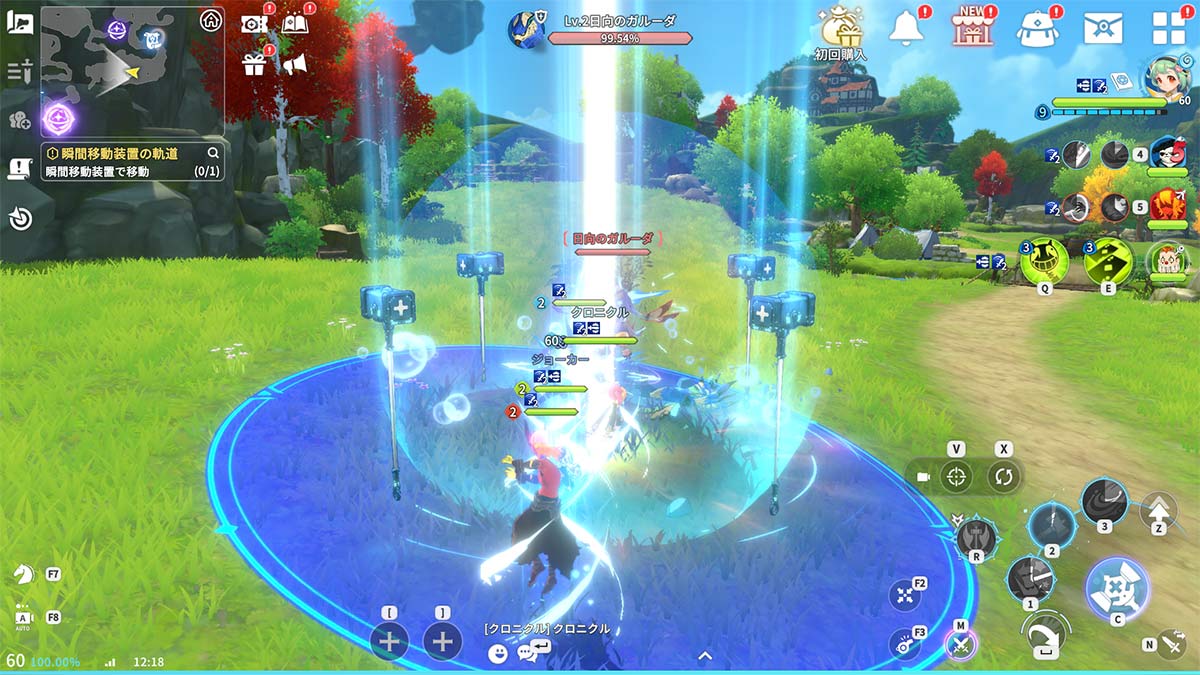Open the four-square main menu grid
Screen dimensions: 1200x675
click(1168, 28)
